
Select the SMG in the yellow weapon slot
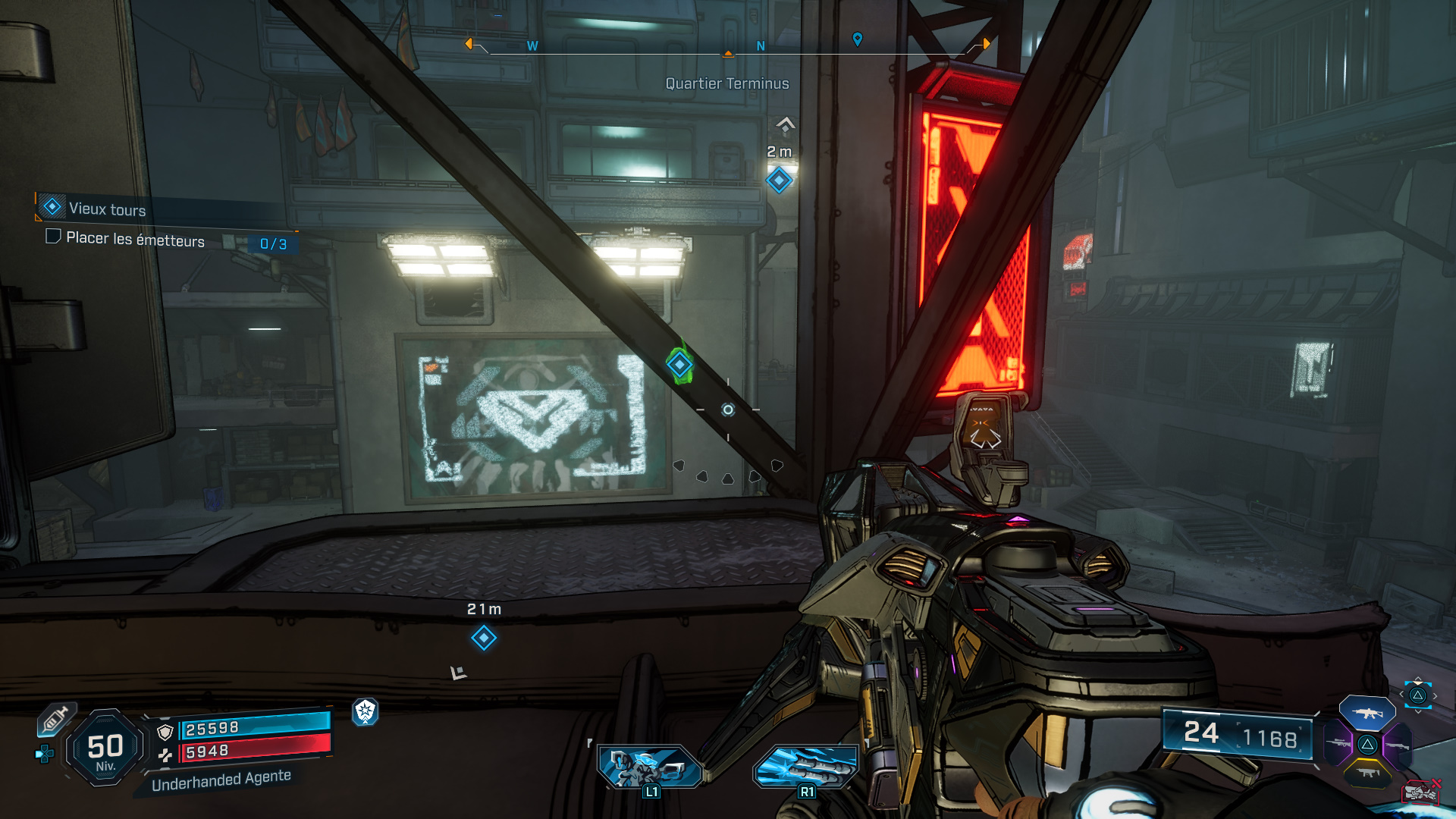point(1367,773)
